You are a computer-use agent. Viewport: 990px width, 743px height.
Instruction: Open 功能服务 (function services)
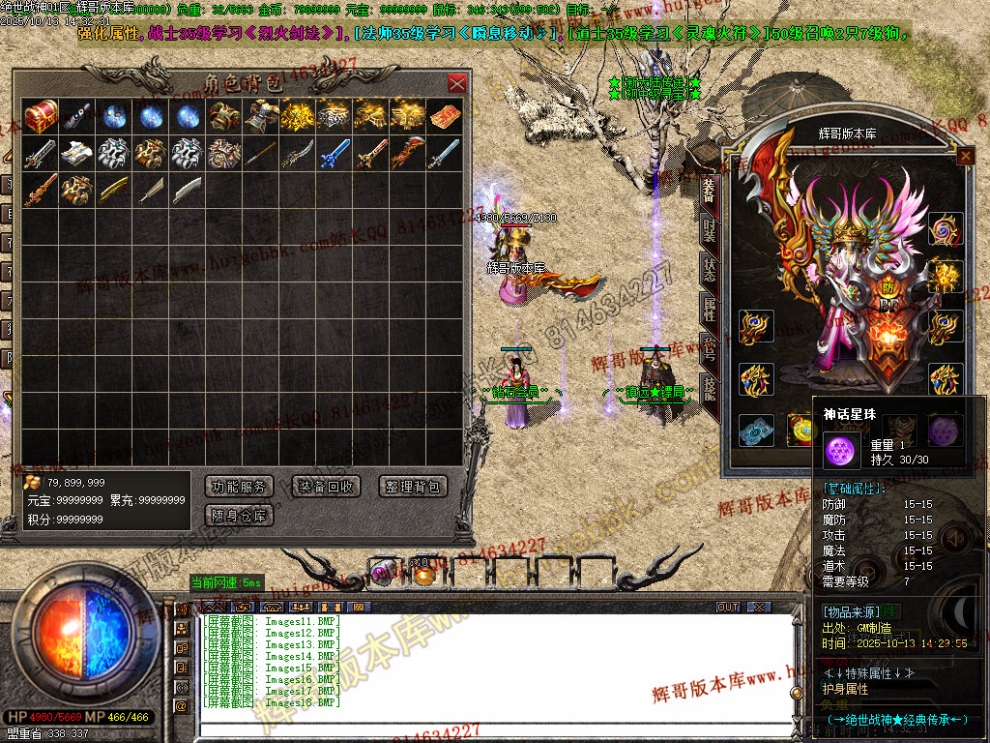pos(239,487)
